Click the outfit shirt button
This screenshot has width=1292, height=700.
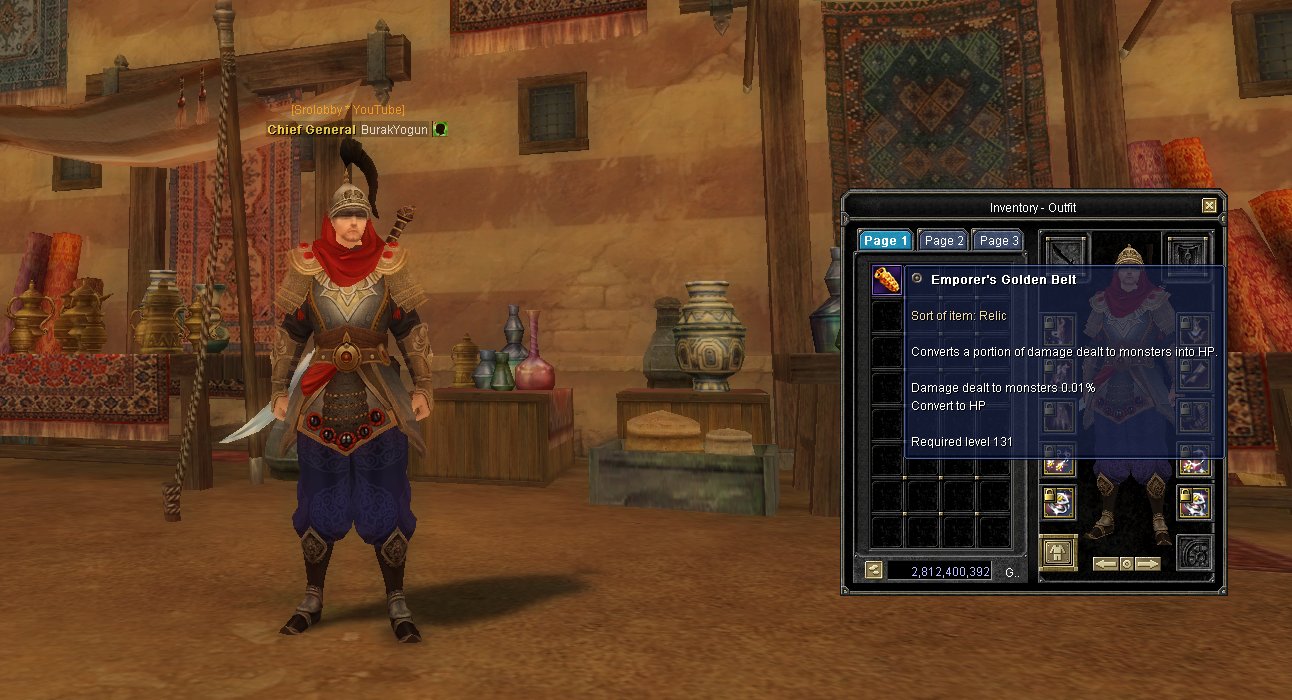(x=1058, y=552)
